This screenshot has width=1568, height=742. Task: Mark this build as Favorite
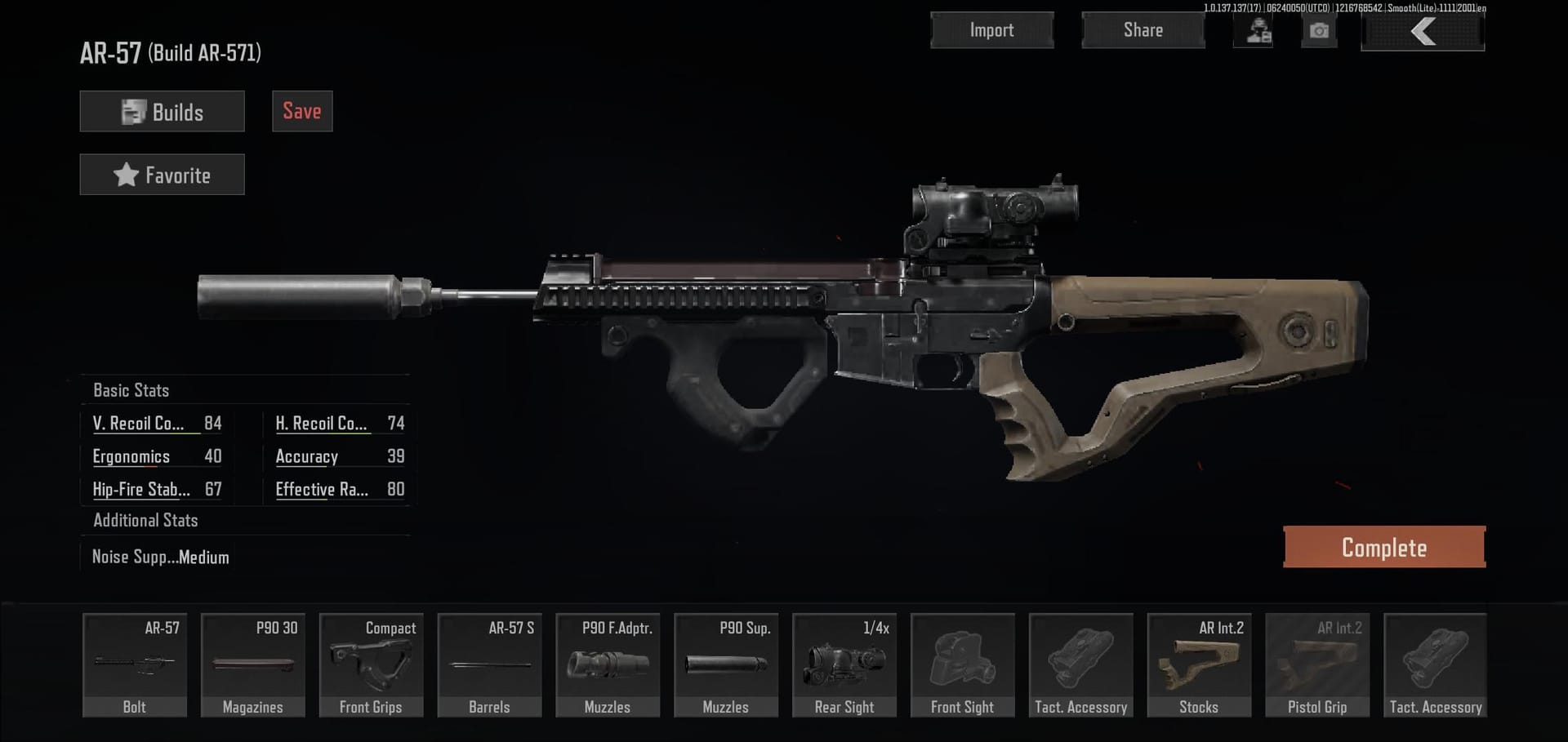pos(162,175)
